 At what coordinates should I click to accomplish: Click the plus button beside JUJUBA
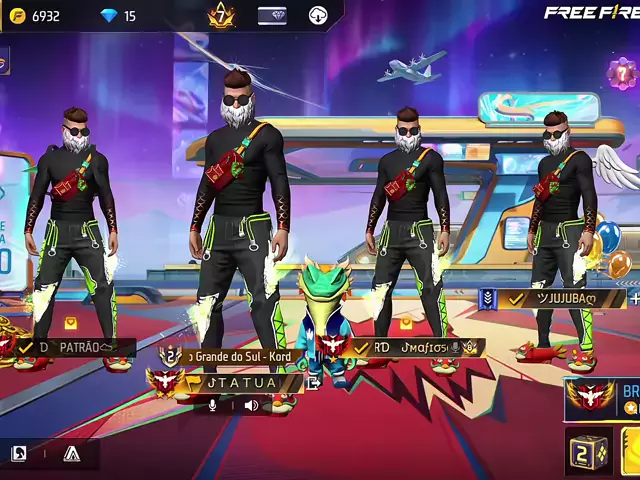(634, 298)
